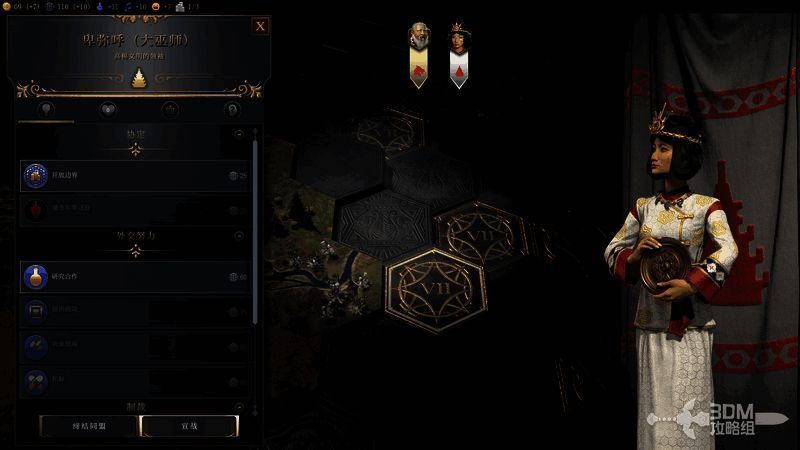This screenshot has height=450, width=800.
Task: Declare war with the 宣战 button
Action: point(189,425)
